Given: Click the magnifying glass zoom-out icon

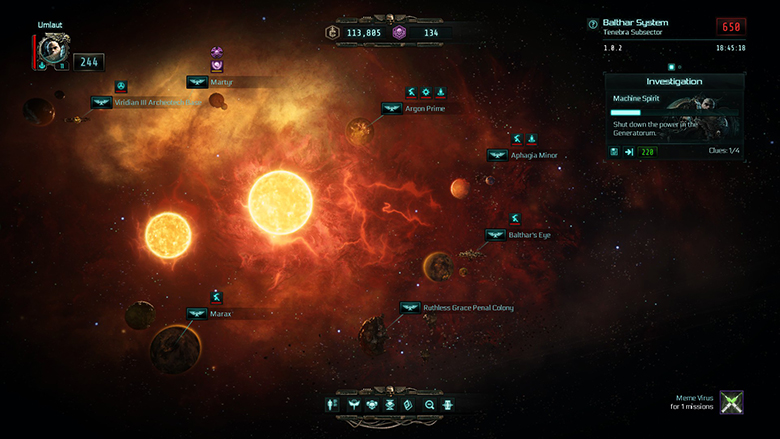Looking at the screenshot, I should tap(429, 404).
